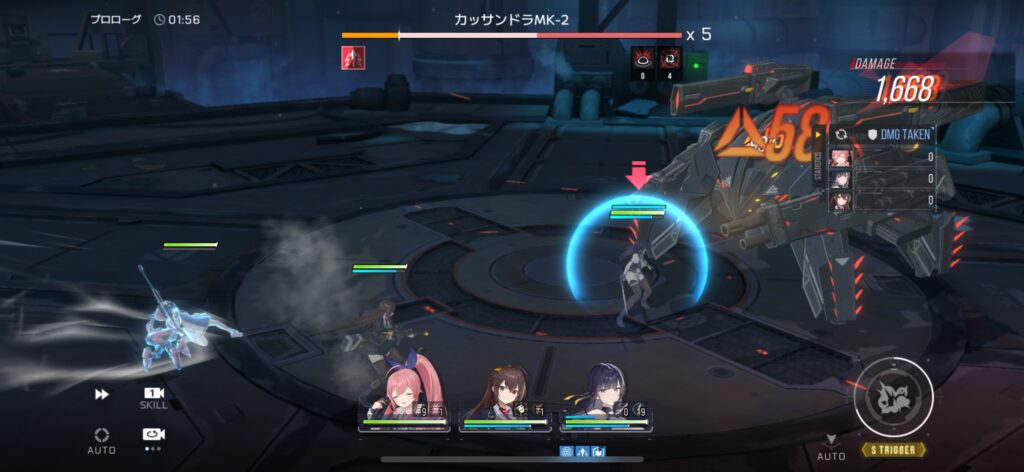Cycle the camera rotation view mode
The width and height of the screenshot is (1024, 472).
(x=154, y=435)
